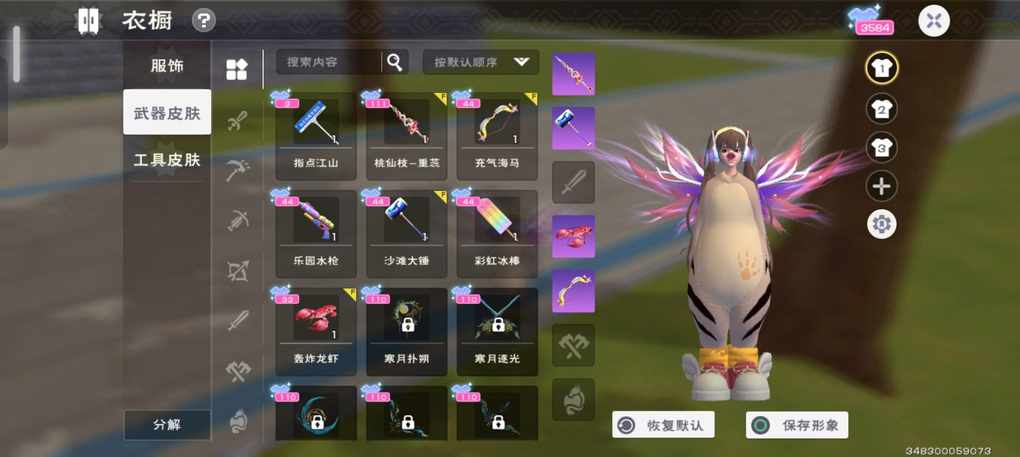
Task: Type in the 搜索内容 search field
Action: (x=328, y=62)
